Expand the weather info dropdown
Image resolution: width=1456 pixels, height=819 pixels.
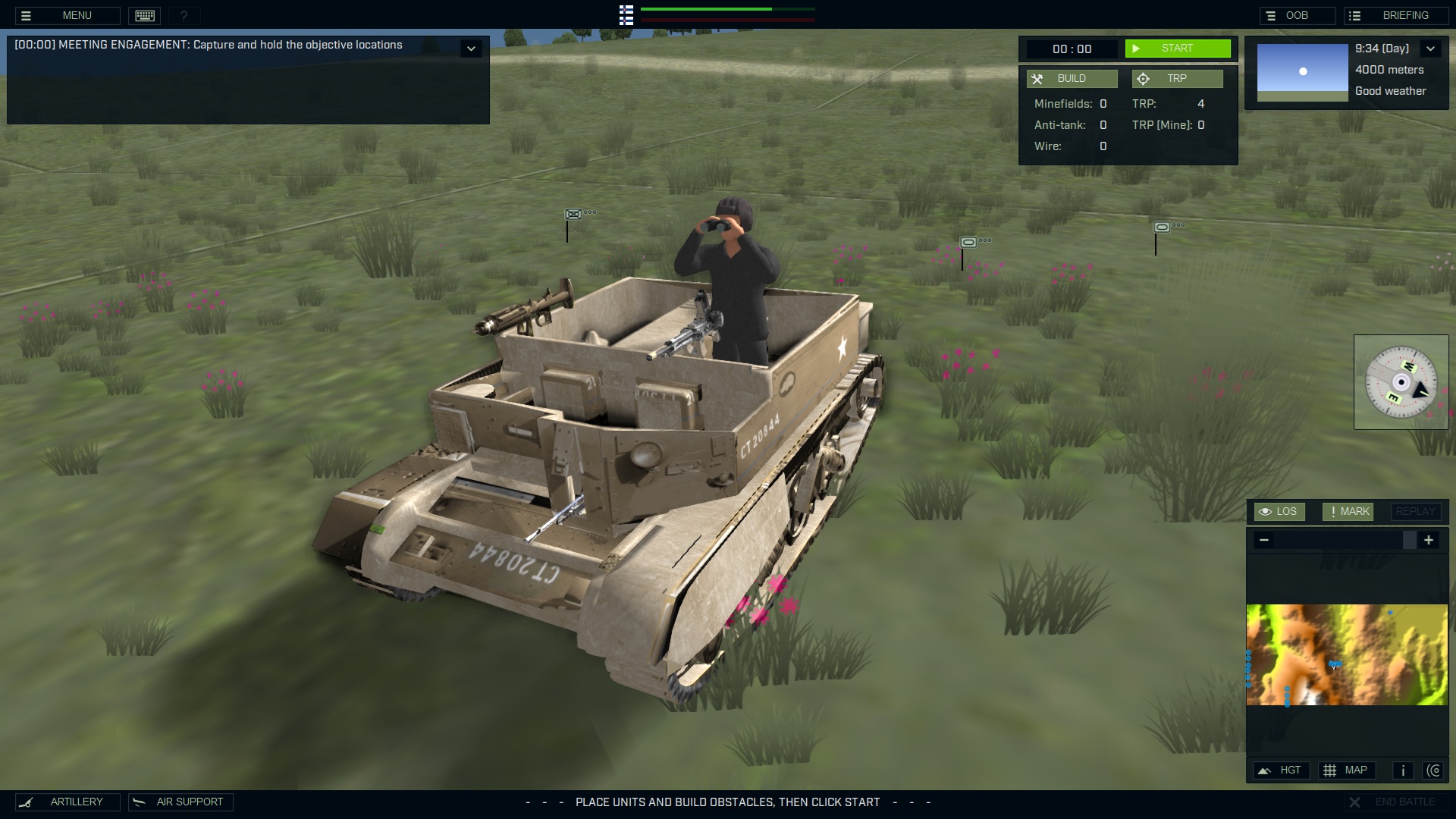click(1430, 49)
